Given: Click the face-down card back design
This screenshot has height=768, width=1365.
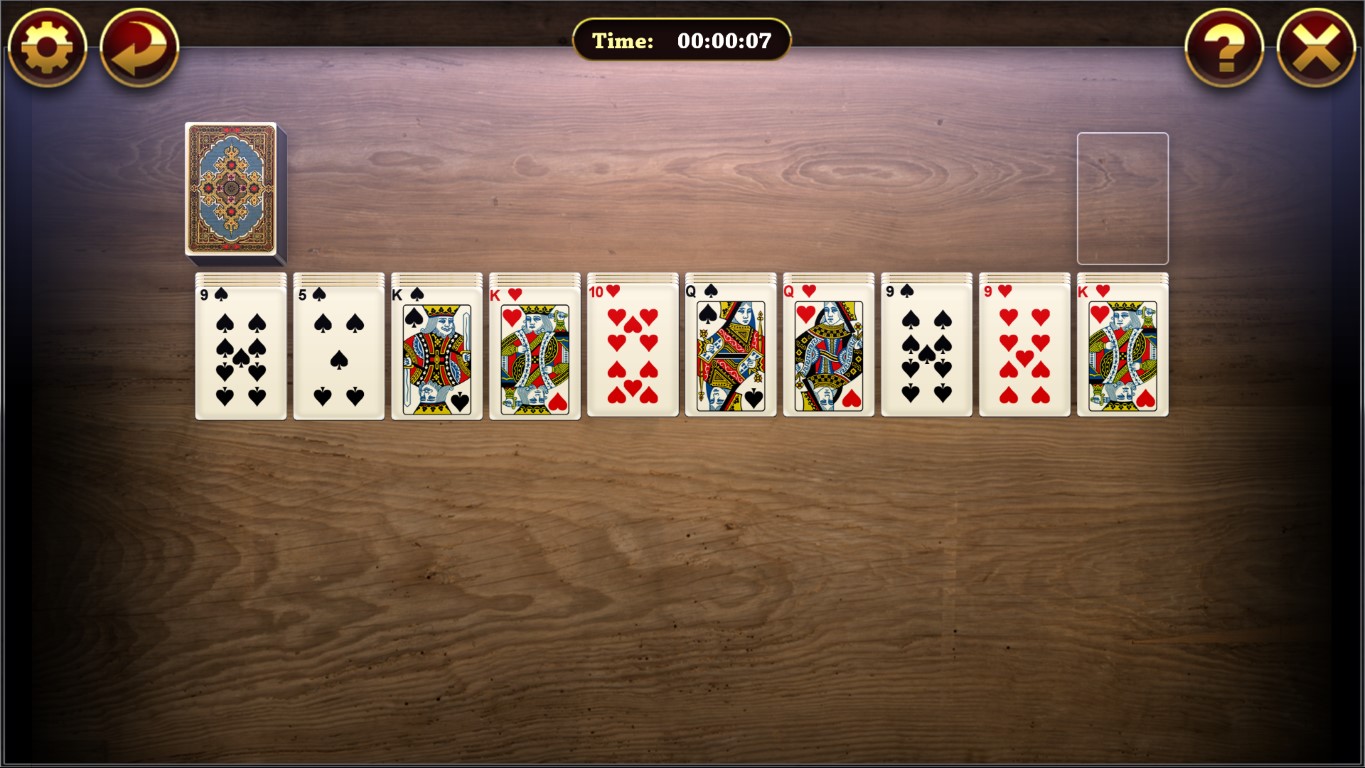Looking at the screenshot, I should tap(232, 192).
